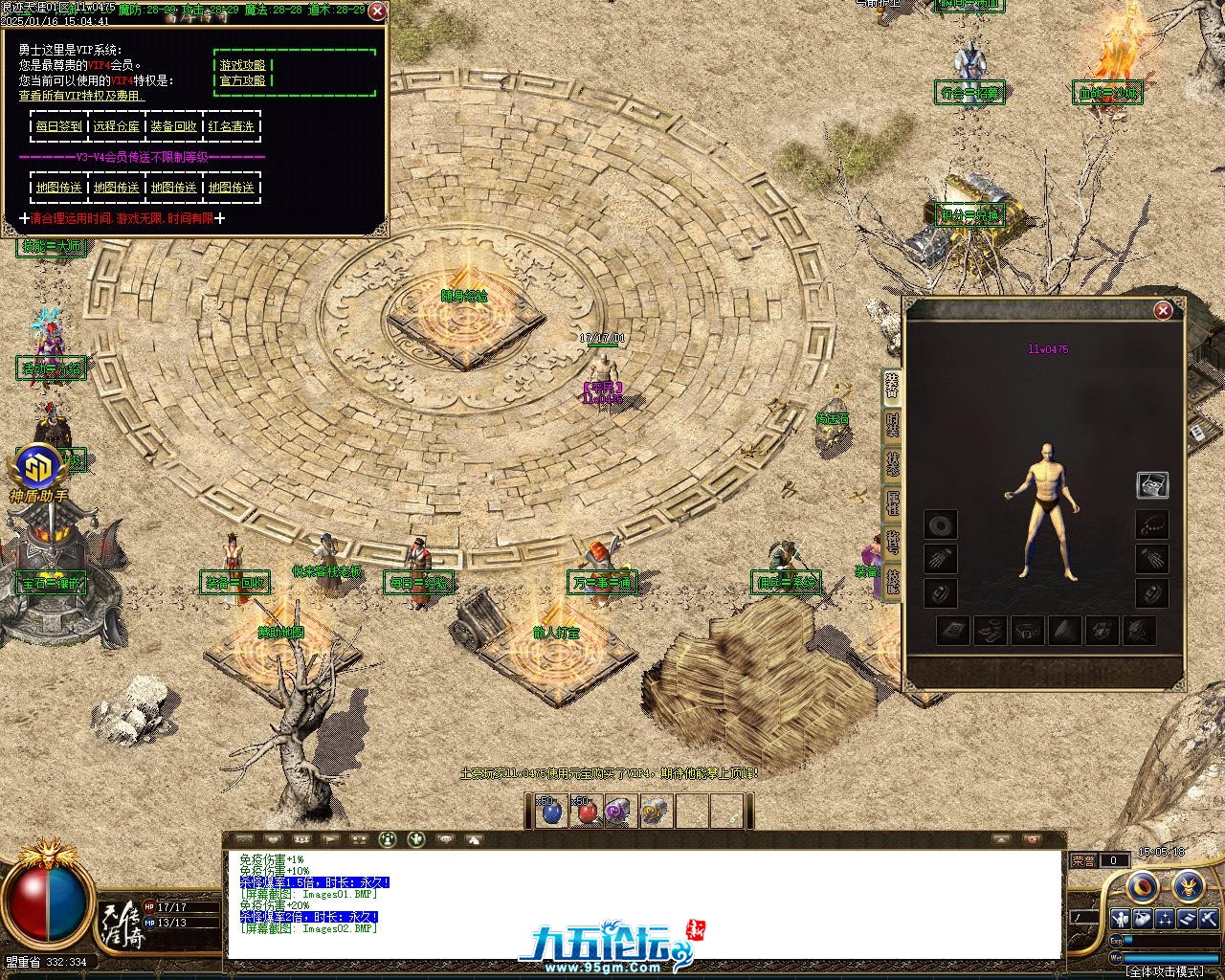Select the necklace equipment slot

(1151, 524)
